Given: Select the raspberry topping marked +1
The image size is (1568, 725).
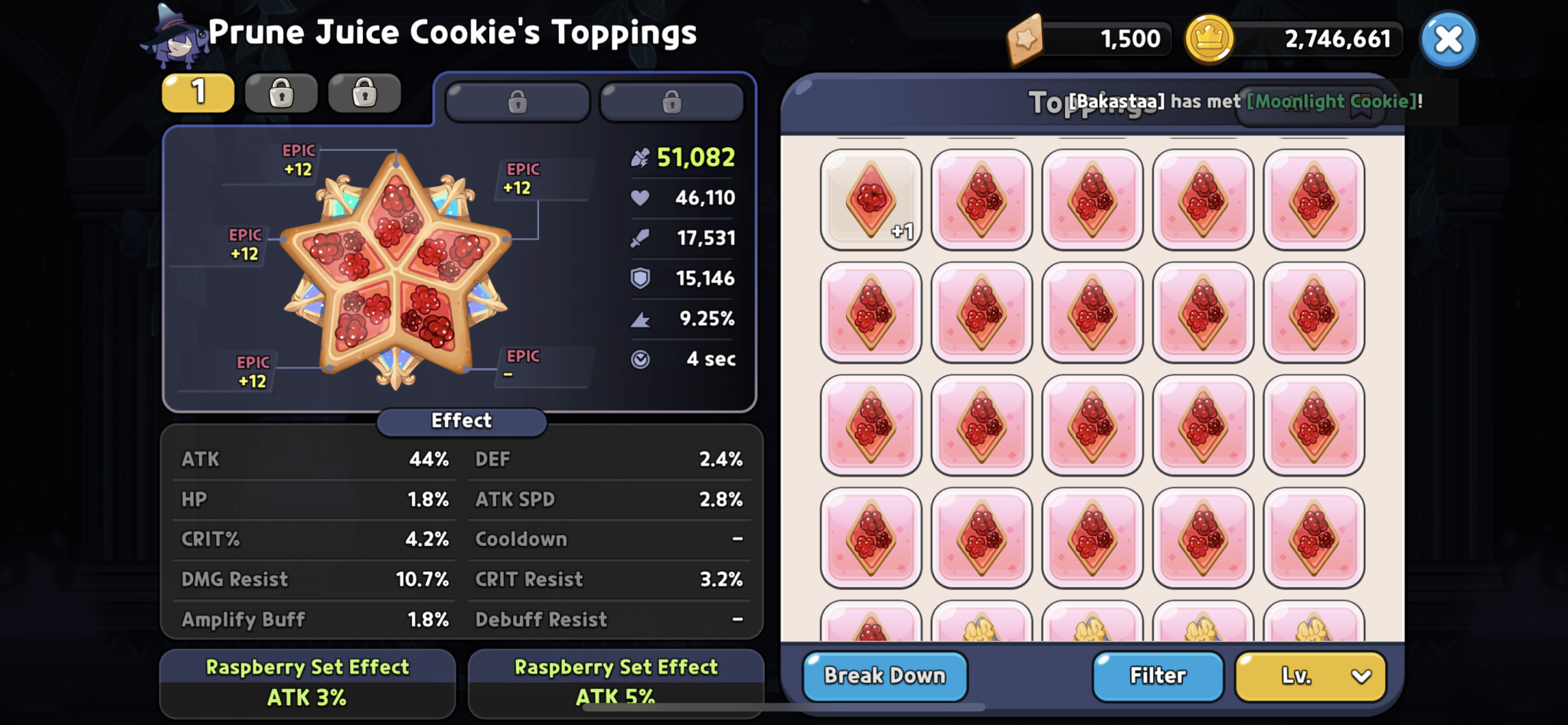Looking at the screenshot, I should pyautogui.click(x=871, y=201).
